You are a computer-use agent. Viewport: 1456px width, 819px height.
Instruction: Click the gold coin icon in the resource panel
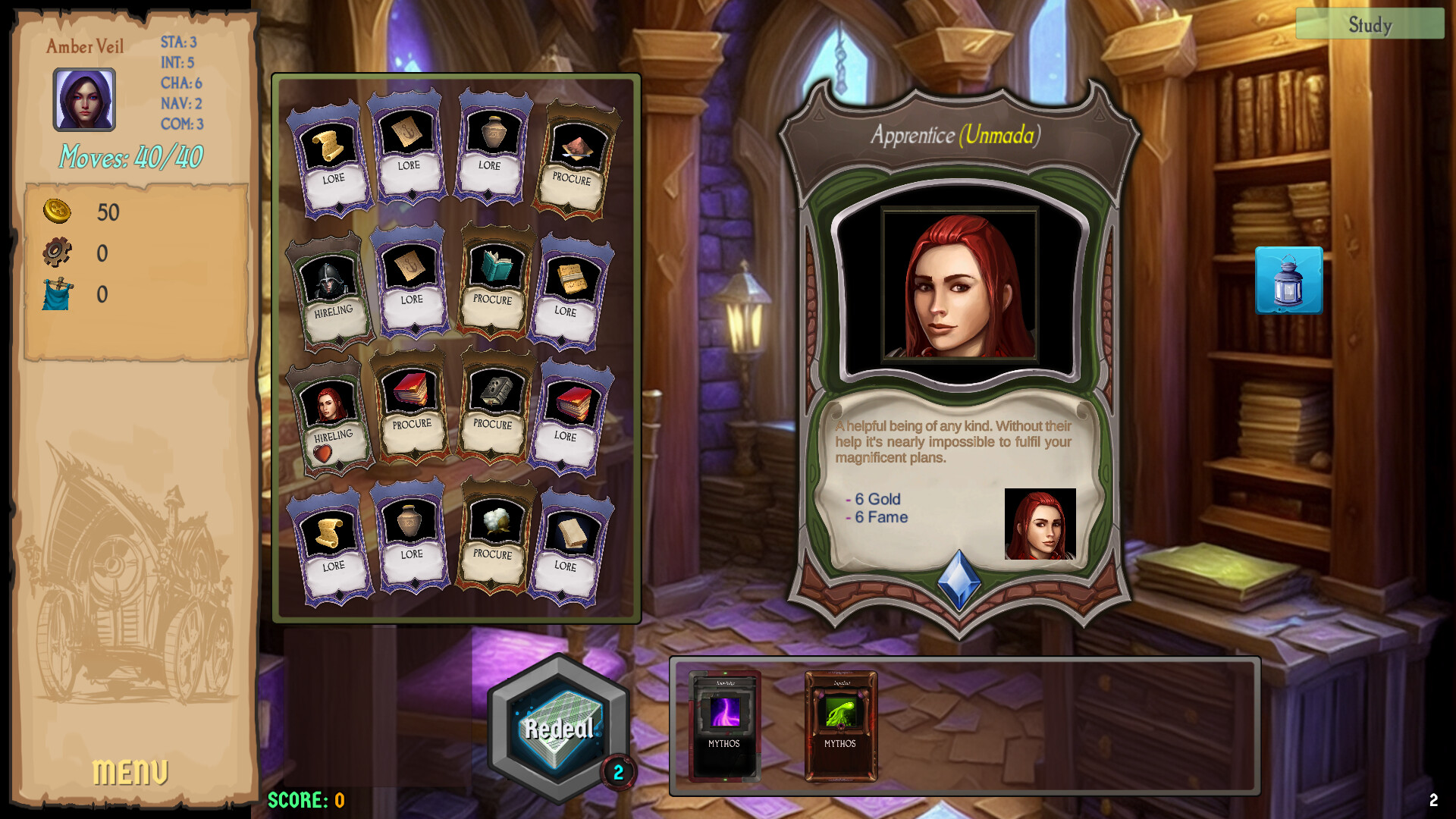(57, 213)
